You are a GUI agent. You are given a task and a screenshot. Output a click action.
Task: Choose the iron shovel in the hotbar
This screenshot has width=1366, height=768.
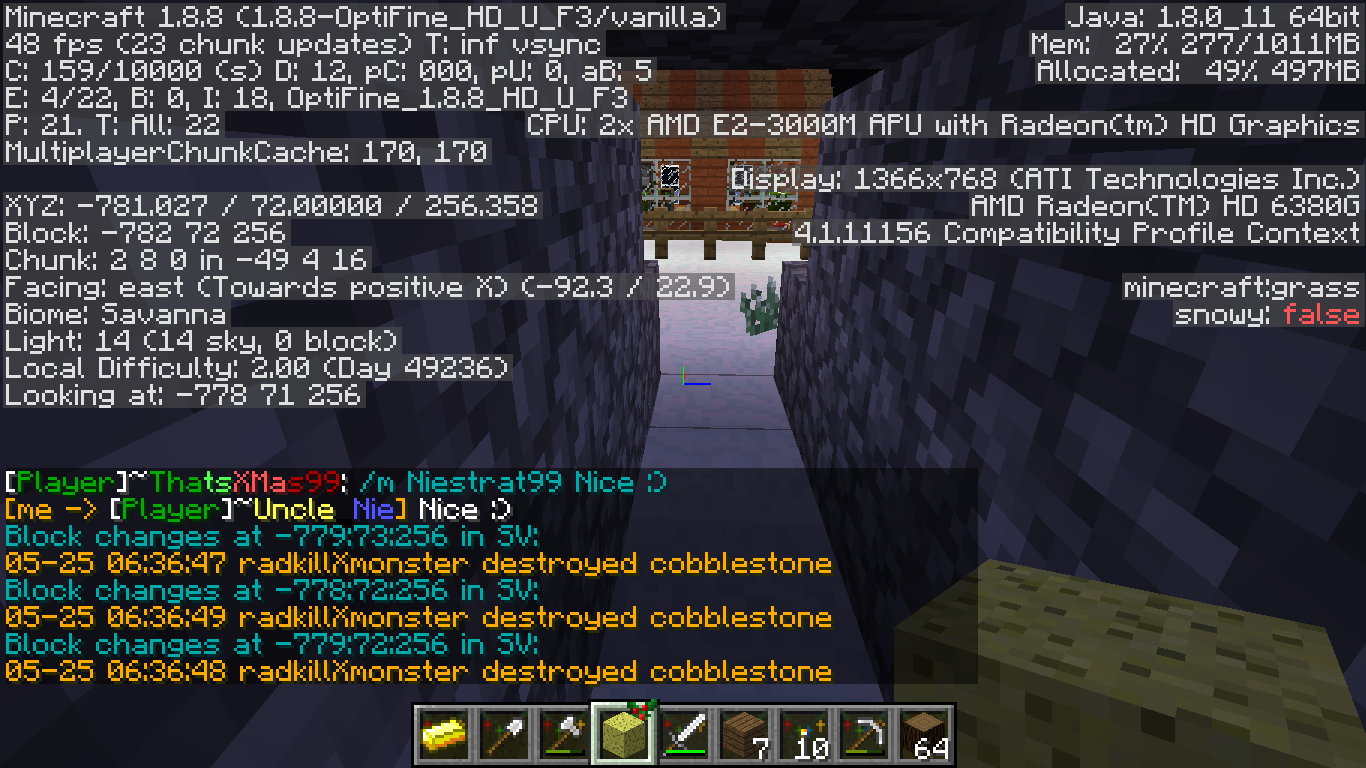505,735
